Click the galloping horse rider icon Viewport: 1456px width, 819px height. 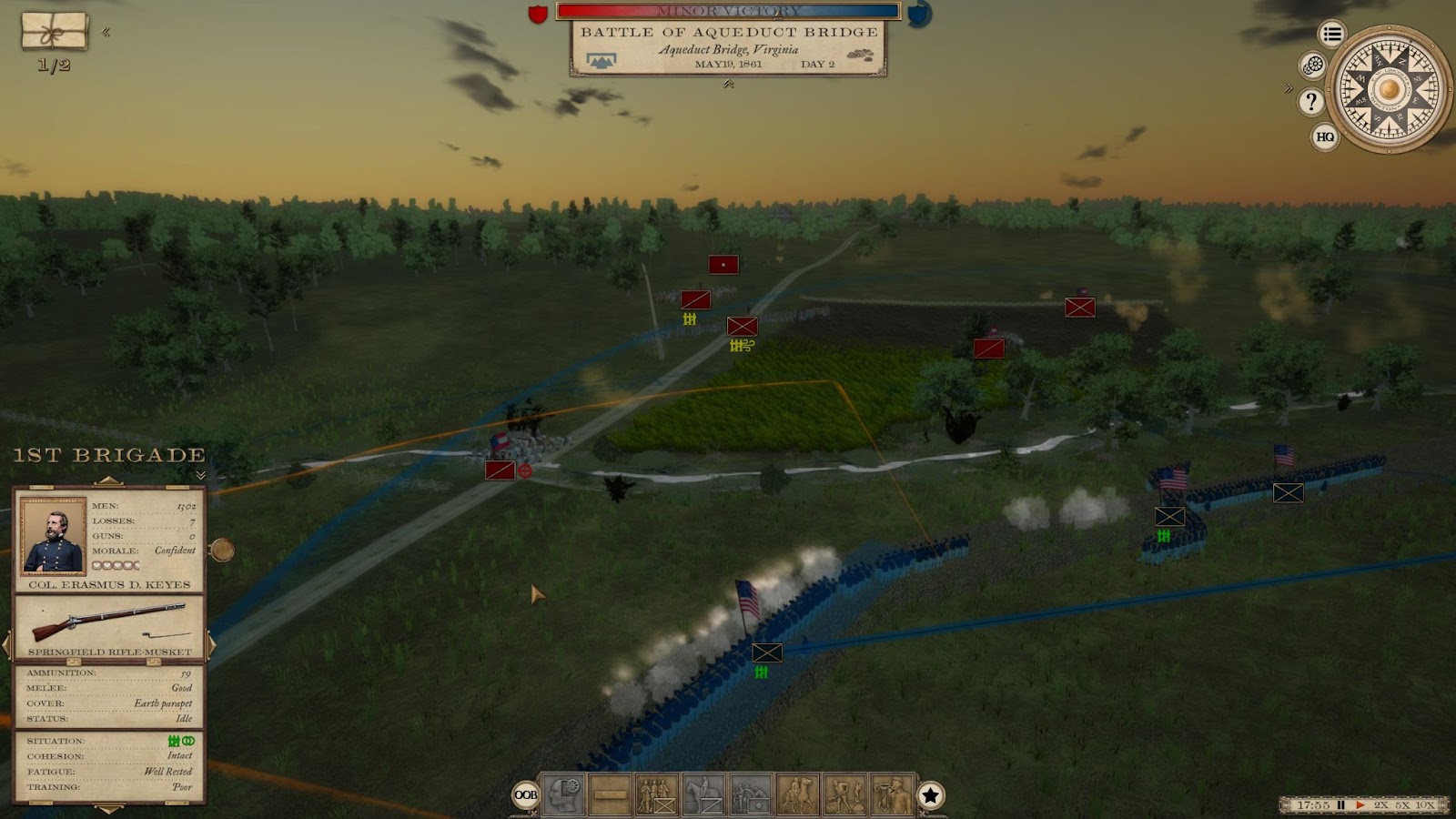(x=798, y=794)
